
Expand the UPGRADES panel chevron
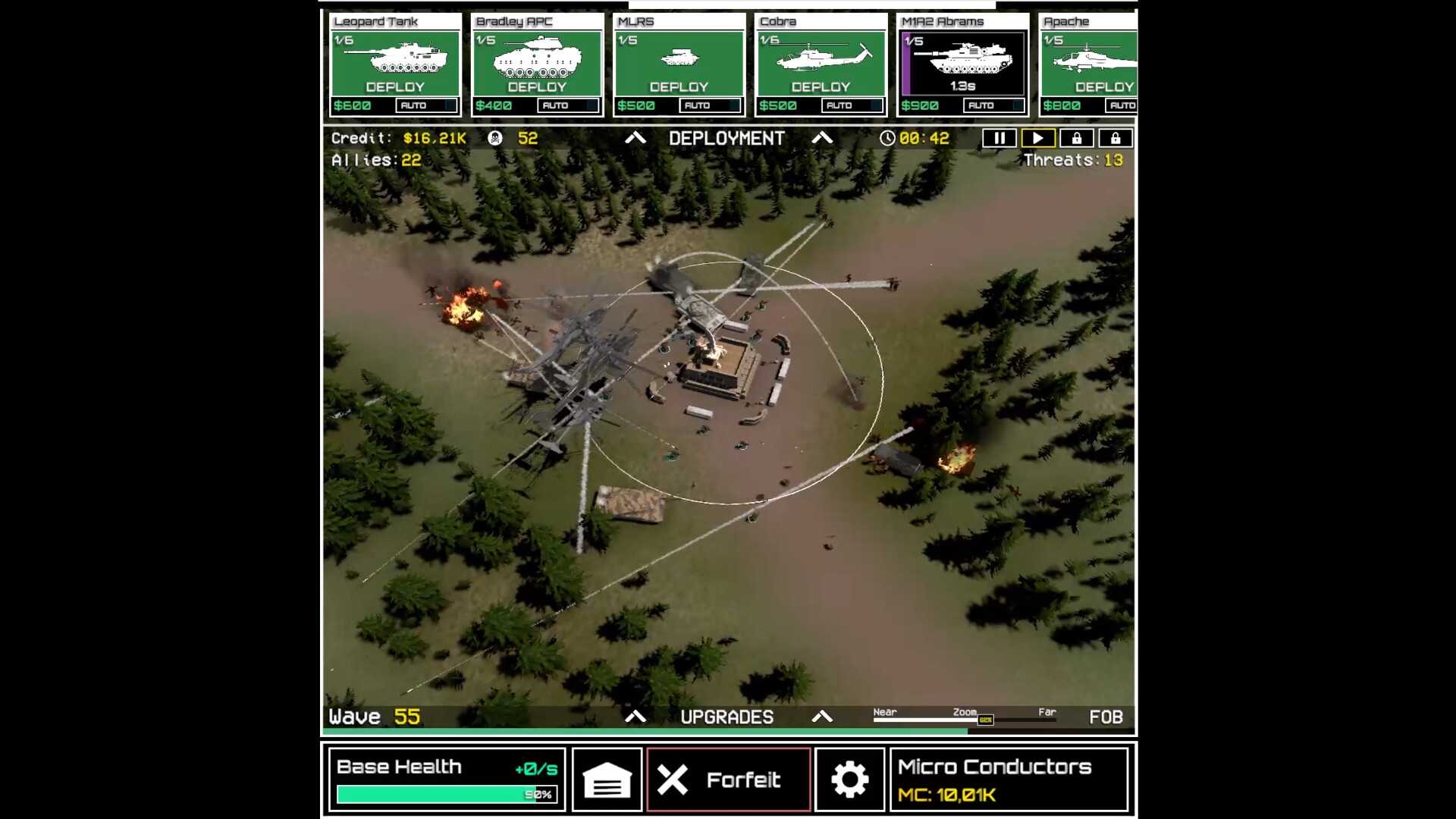(x=824, y=716)
